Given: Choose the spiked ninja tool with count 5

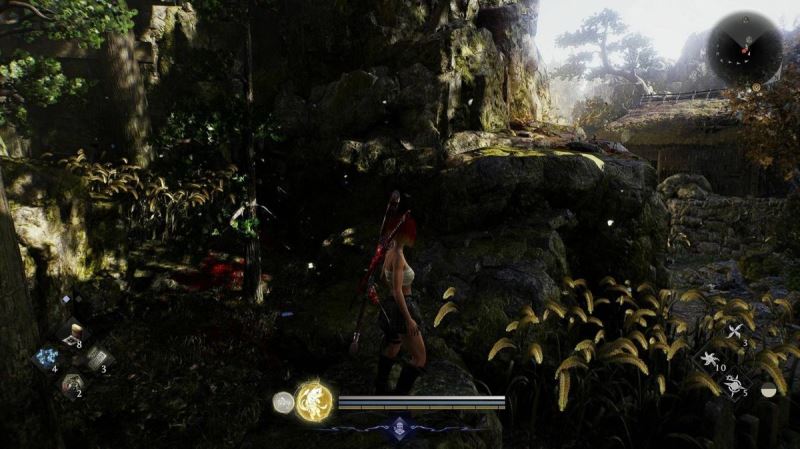Looking at the screenshot, I should click(735, 384).
